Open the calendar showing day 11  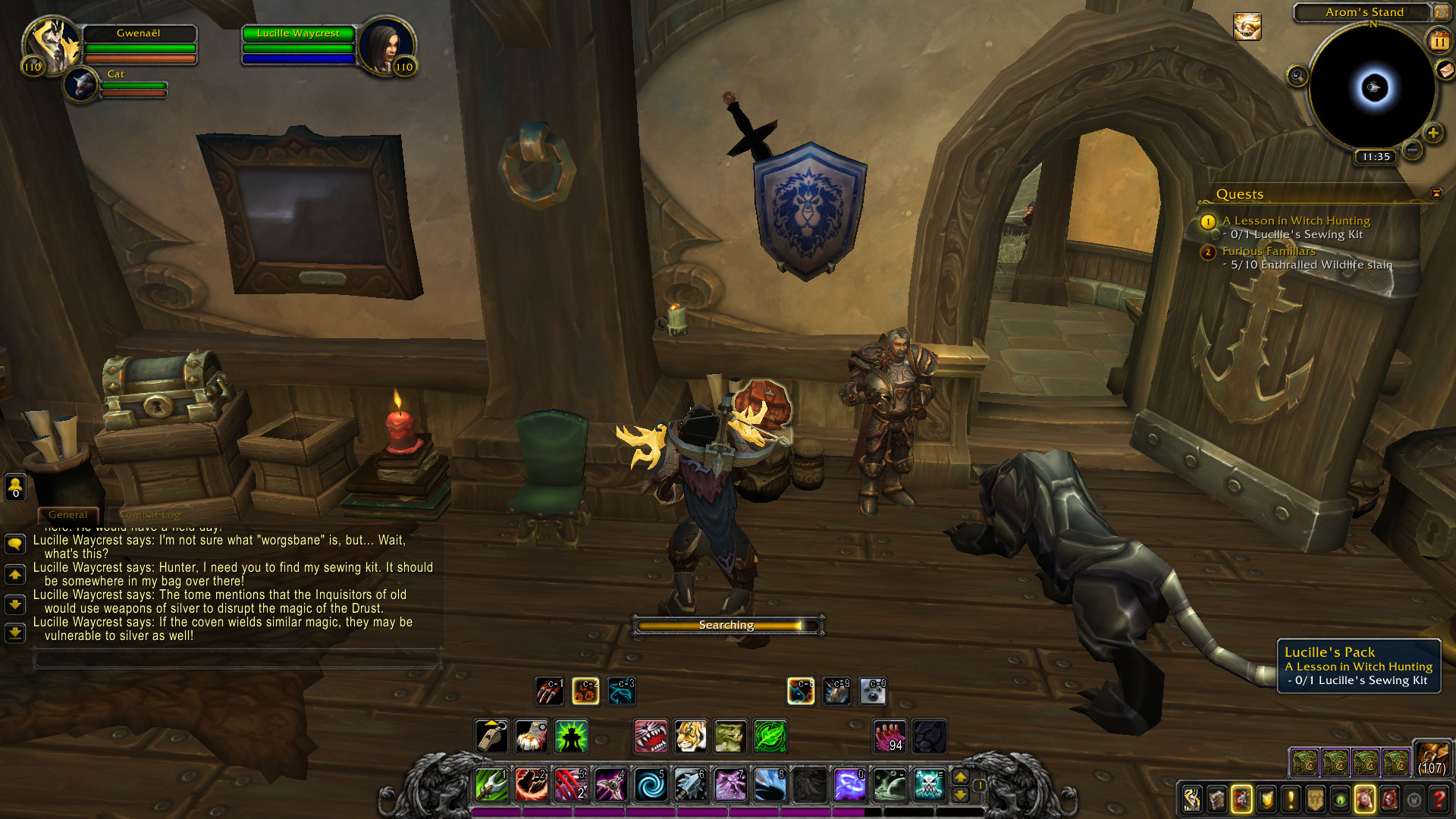pyautogui.click(x=1439, y=42)
